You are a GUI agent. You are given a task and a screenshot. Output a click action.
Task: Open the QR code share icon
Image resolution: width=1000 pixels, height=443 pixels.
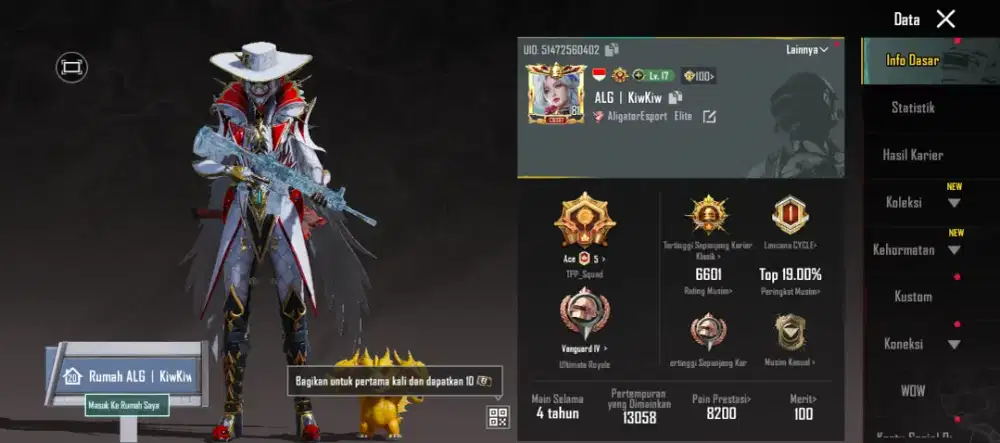497,417
